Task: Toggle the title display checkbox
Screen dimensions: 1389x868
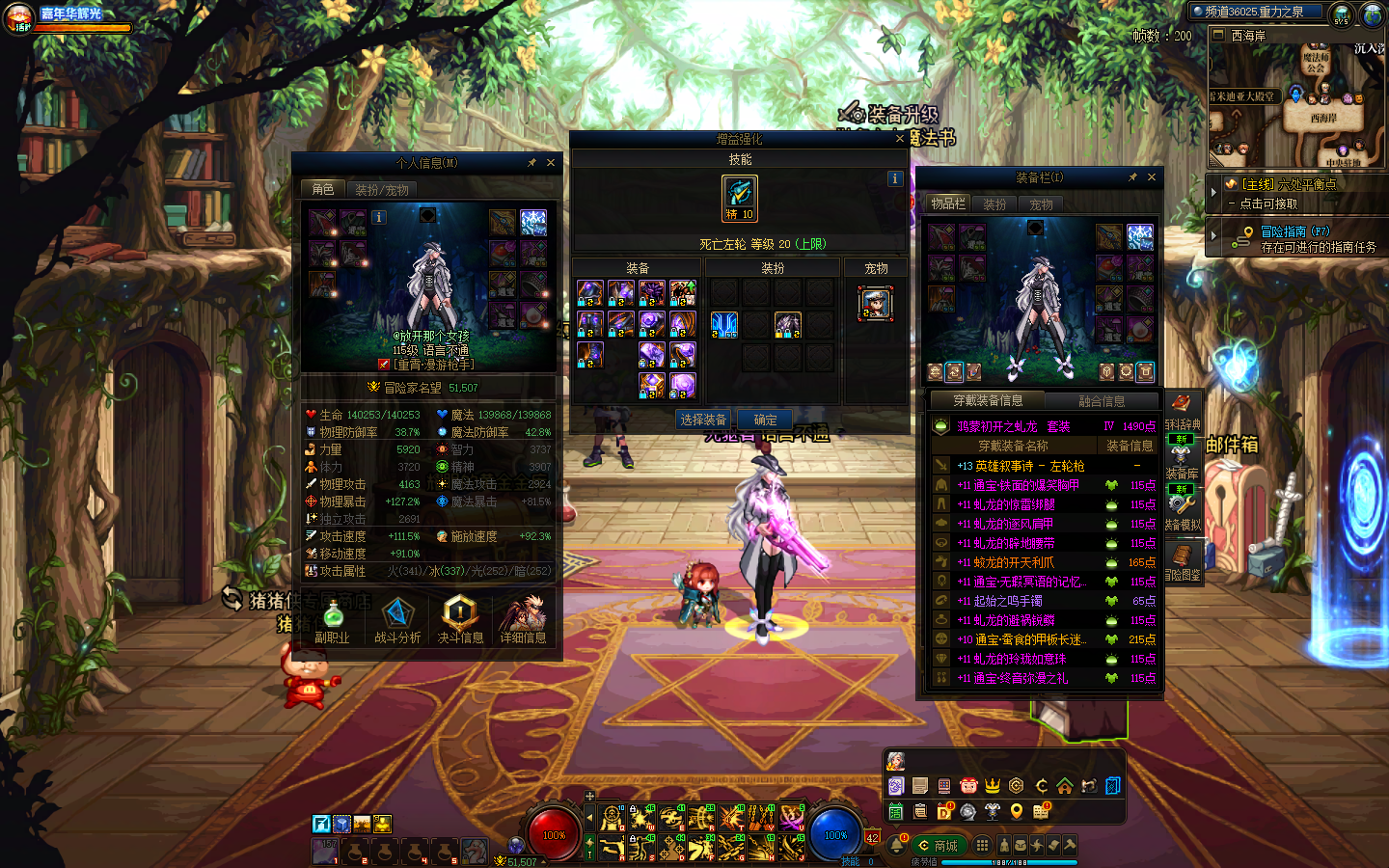Action: point(384,365)
